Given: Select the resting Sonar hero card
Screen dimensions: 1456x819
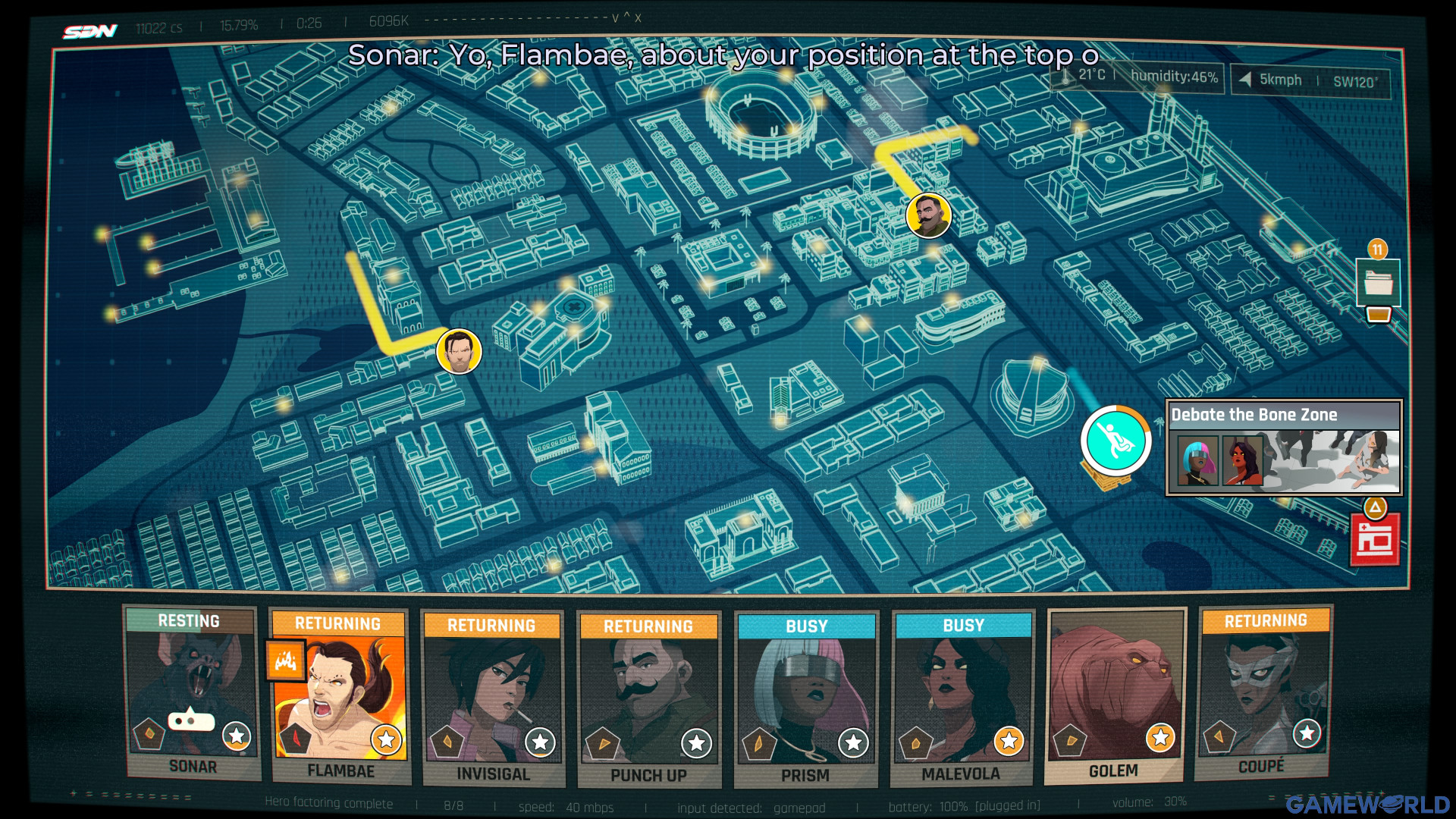Looking at the screenshot, I should (x=193, y=693).
